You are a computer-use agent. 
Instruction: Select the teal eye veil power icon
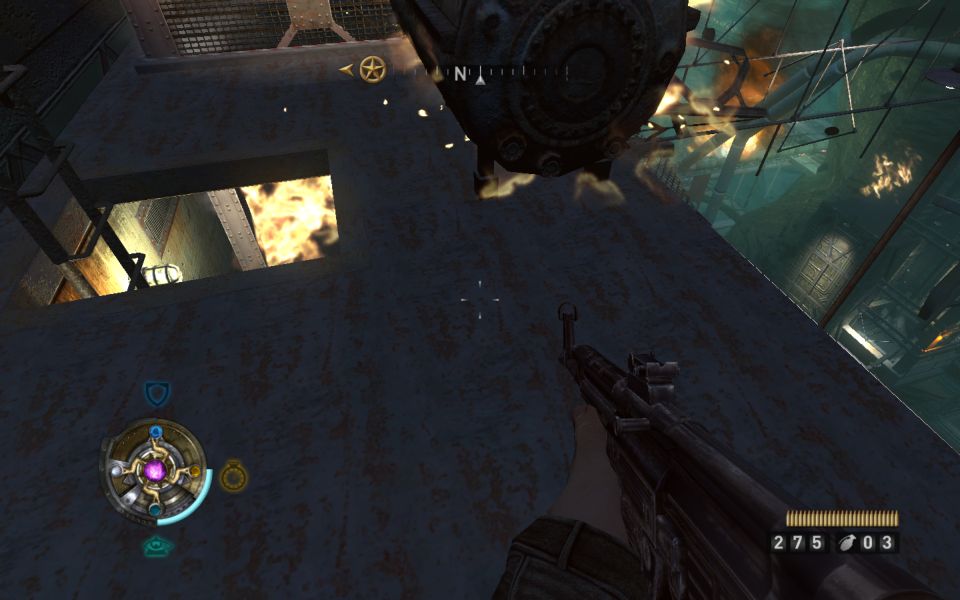(x=155, y=546)
